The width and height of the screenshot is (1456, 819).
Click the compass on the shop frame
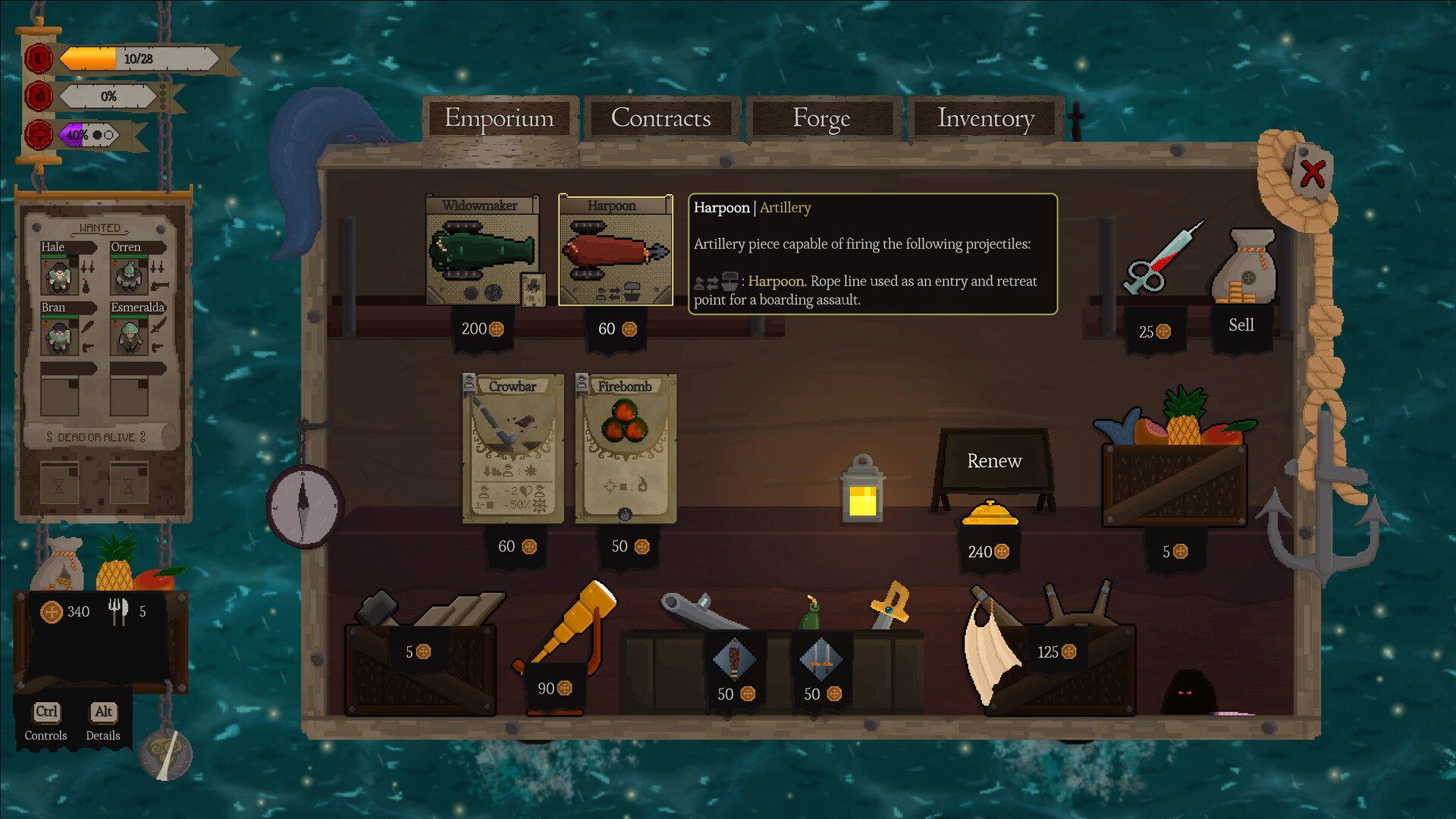coord(304,506)
